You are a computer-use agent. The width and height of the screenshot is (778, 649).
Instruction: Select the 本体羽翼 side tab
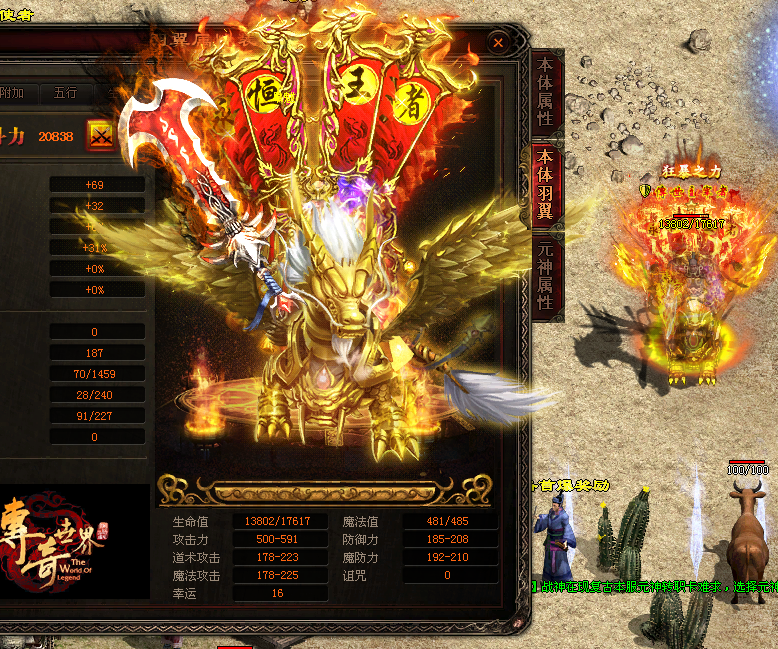[x=546, y=182]
